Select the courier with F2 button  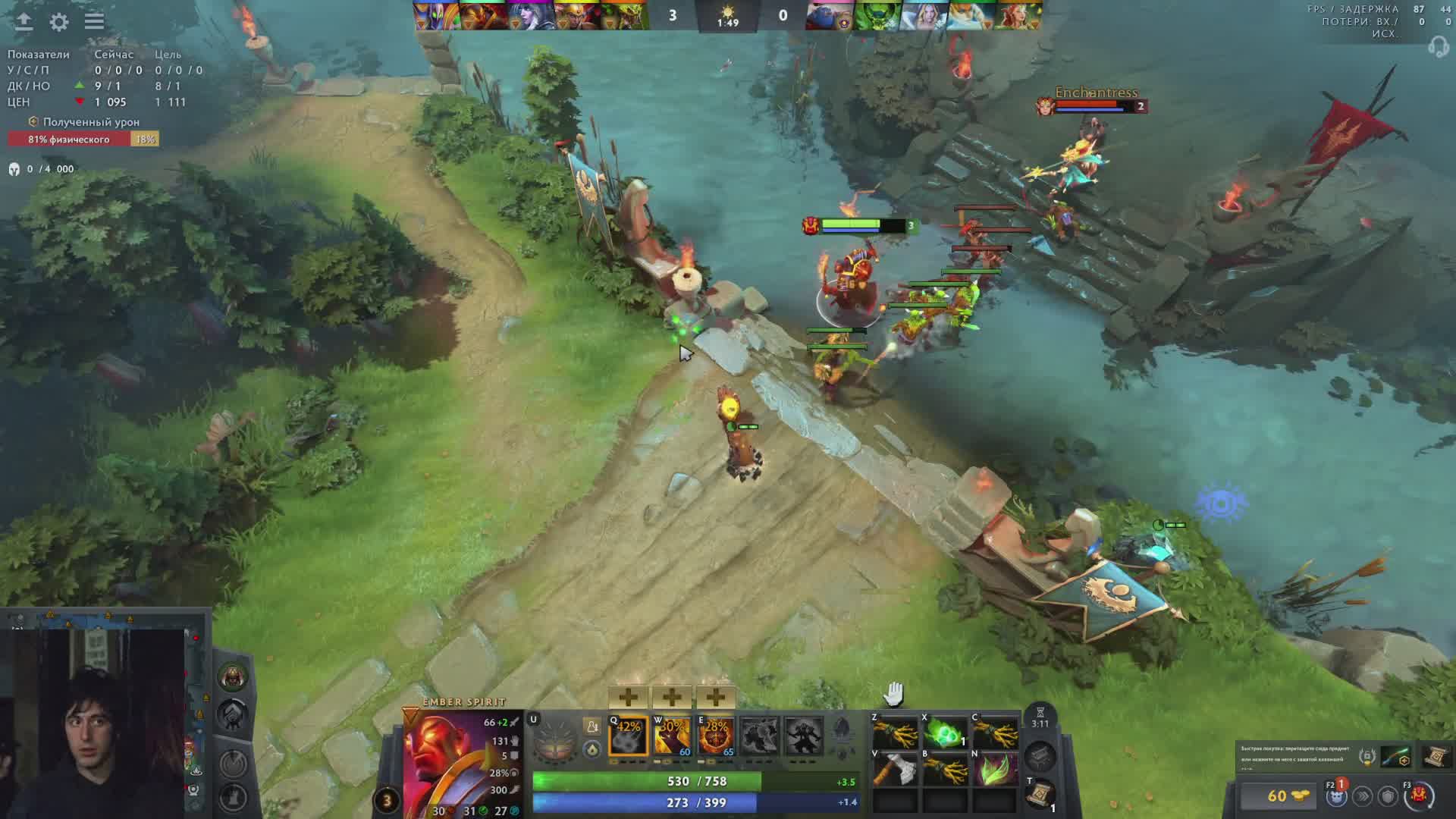point(1335,795)
